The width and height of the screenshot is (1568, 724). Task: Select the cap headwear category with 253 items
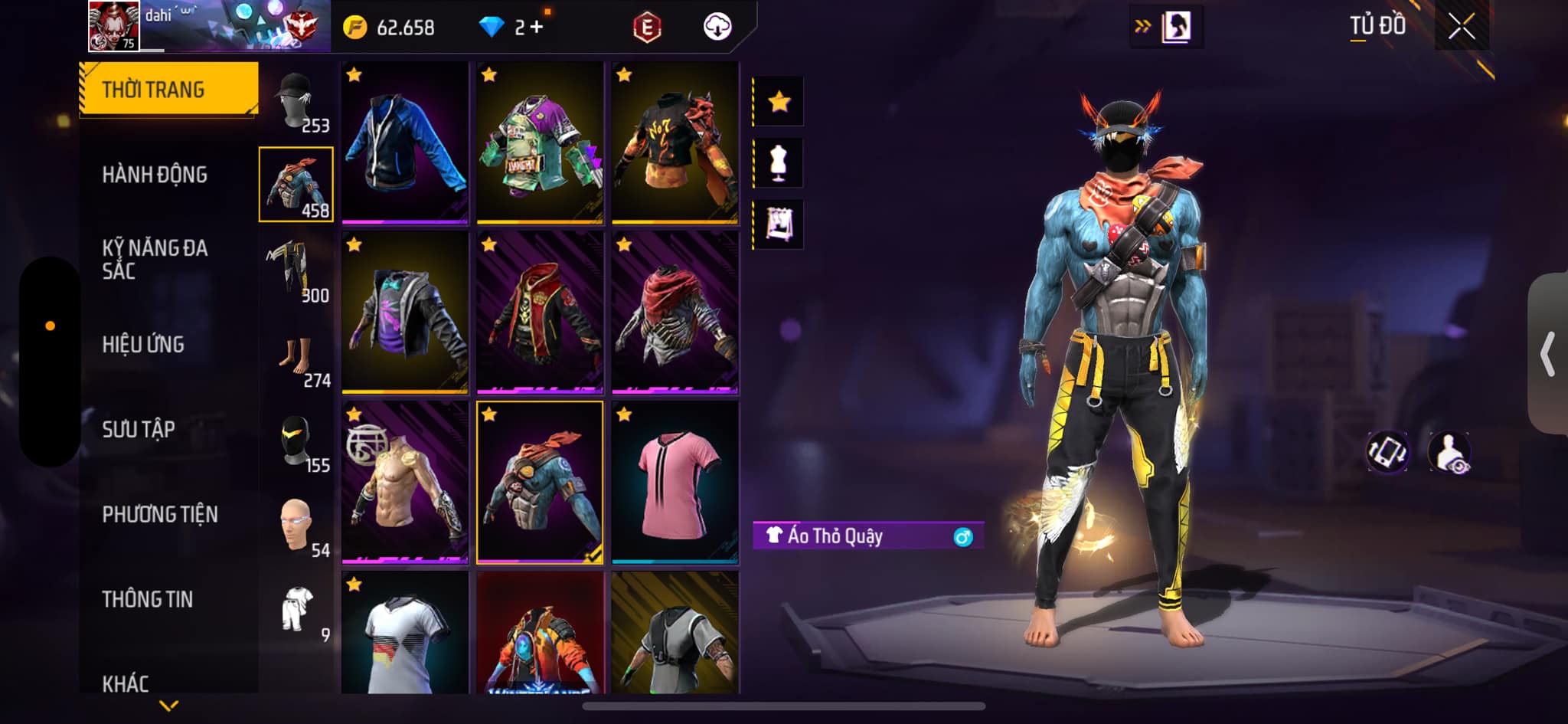[x=297, y=102]
